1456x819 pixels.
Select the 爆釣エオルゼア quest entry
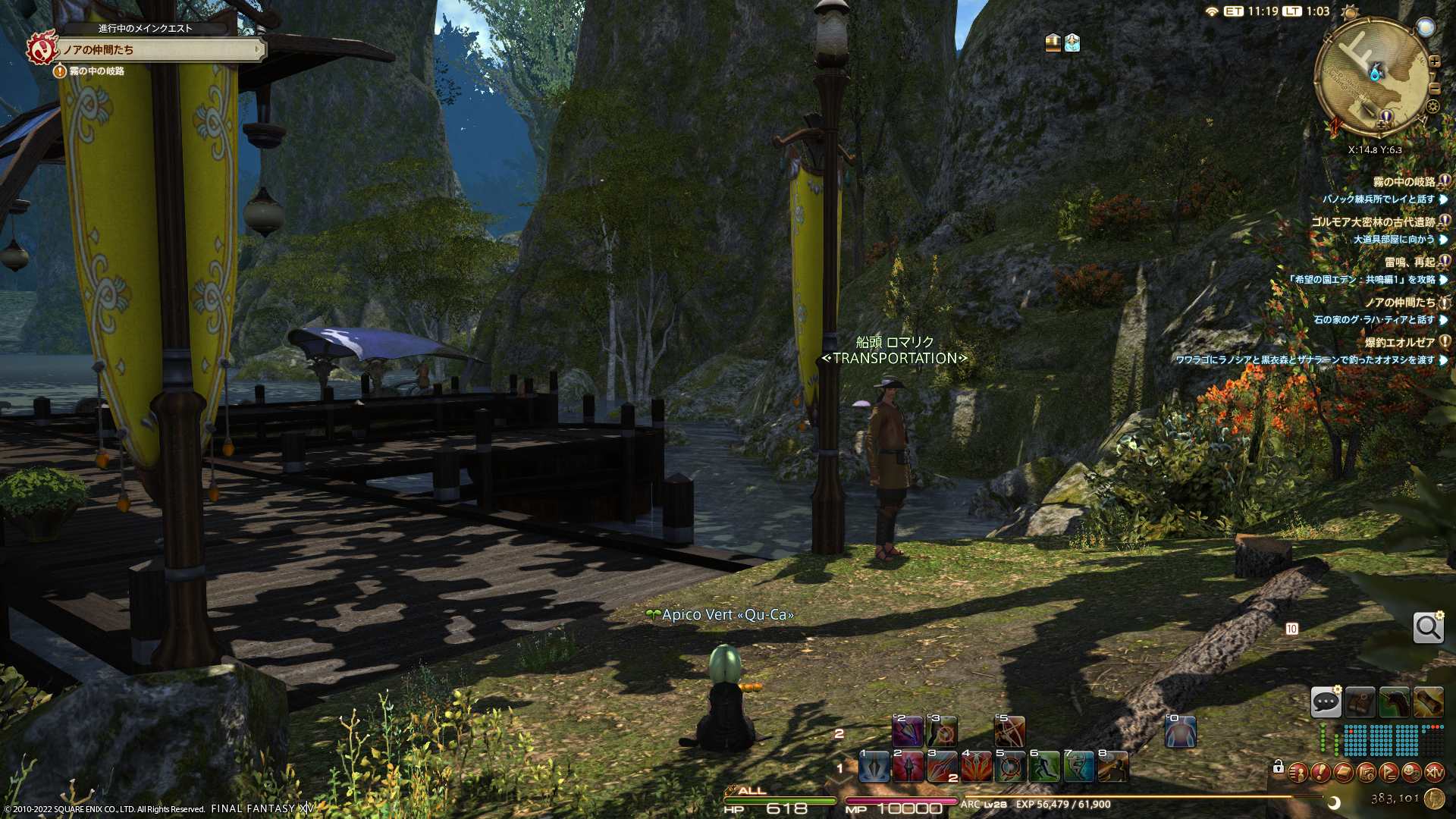click(1399, 343)
